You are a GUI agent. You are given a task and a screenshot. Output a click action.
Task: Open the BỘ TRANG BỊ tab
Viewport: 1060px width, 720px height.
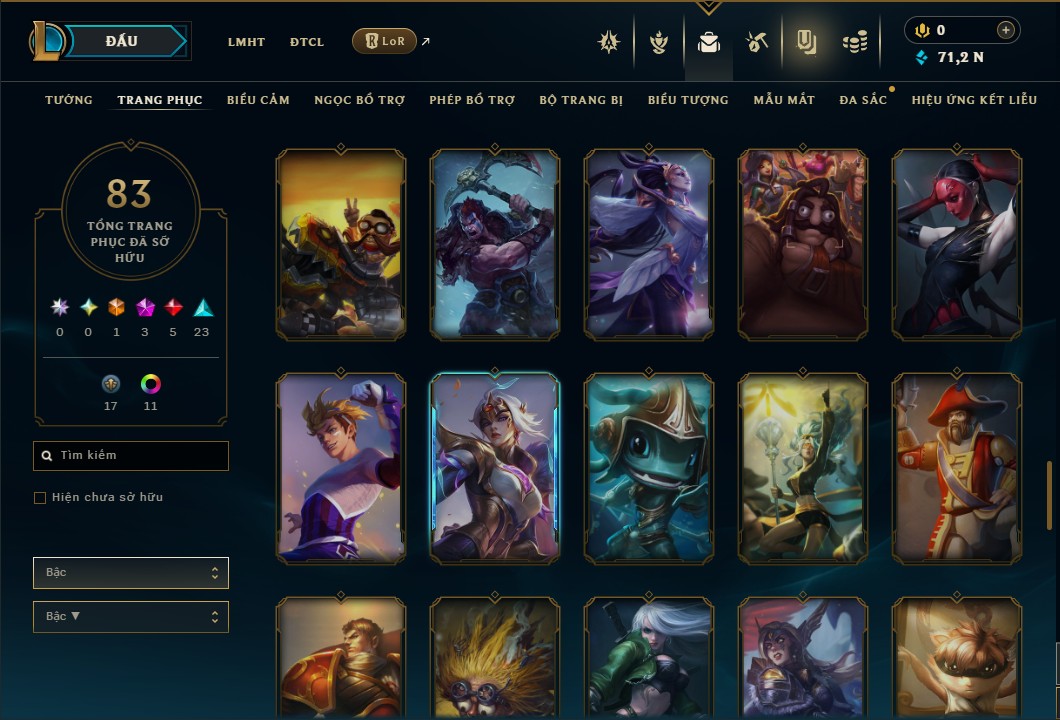pos(581,100)
